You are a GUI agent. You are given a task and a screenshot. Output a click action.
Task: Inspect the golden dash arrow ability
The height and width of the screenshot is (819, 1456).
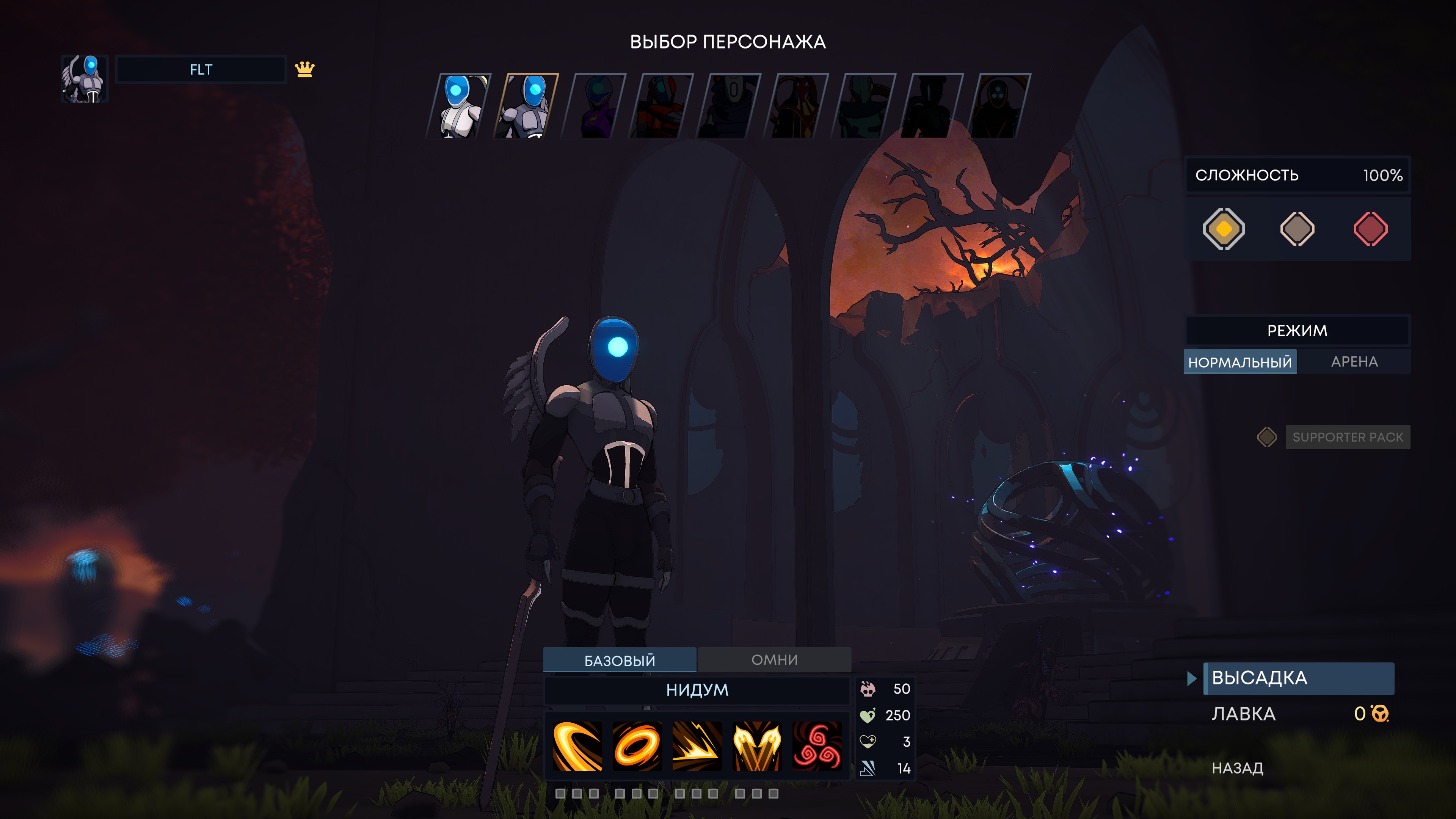tap(697, 745)
